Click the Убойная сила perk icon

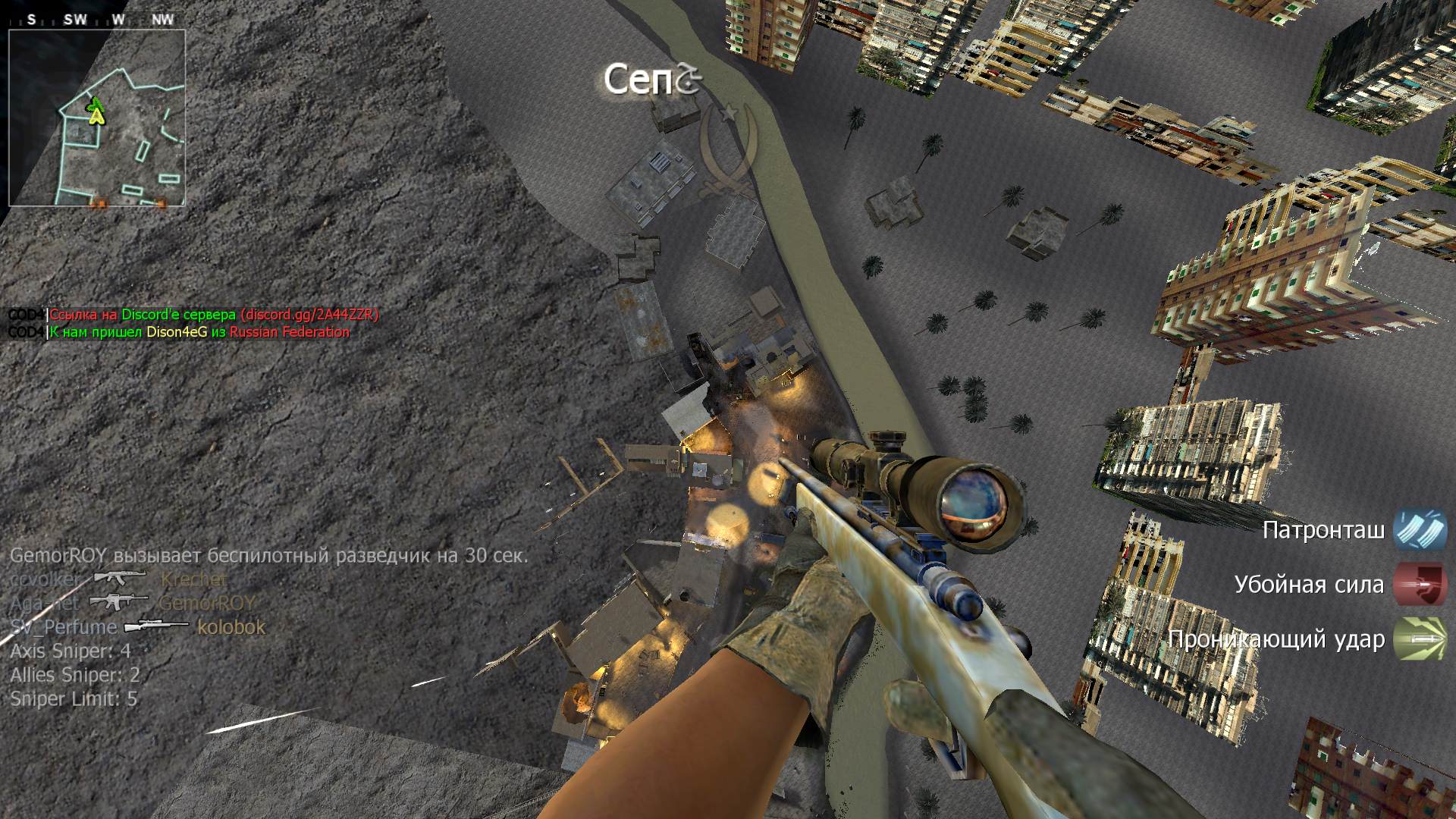[1420, 585]
